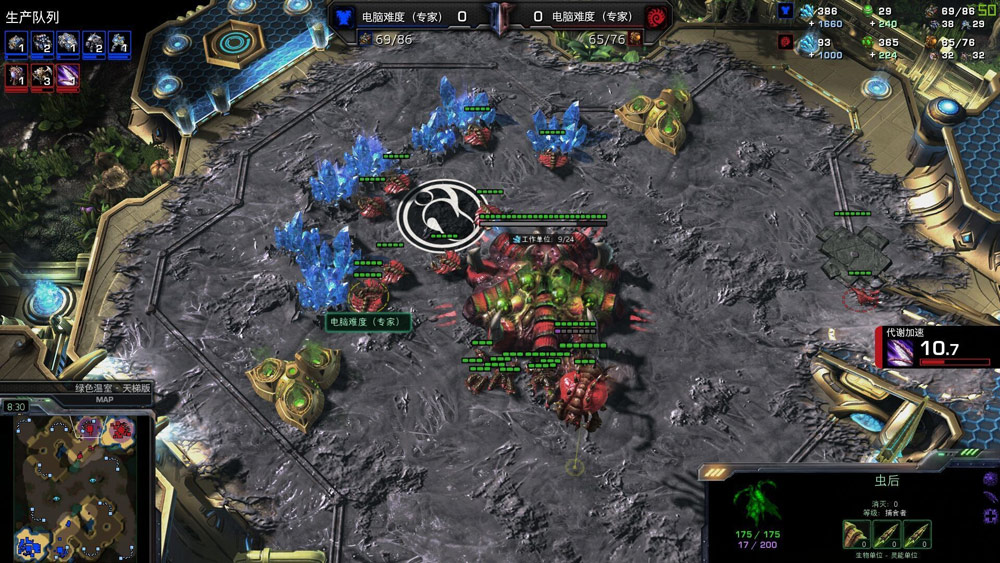Click the 代谢加速 upgrade timer alert icon
The width and height of the screenshot is (1000, 563).
pyautogui.click(x=899, y=349)
